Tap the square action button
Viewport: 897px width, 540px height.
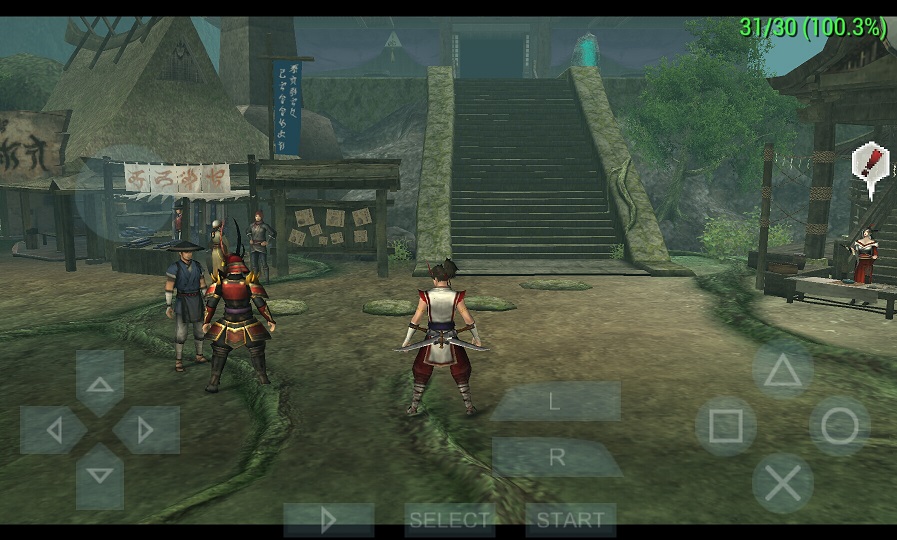coord(725,427)
